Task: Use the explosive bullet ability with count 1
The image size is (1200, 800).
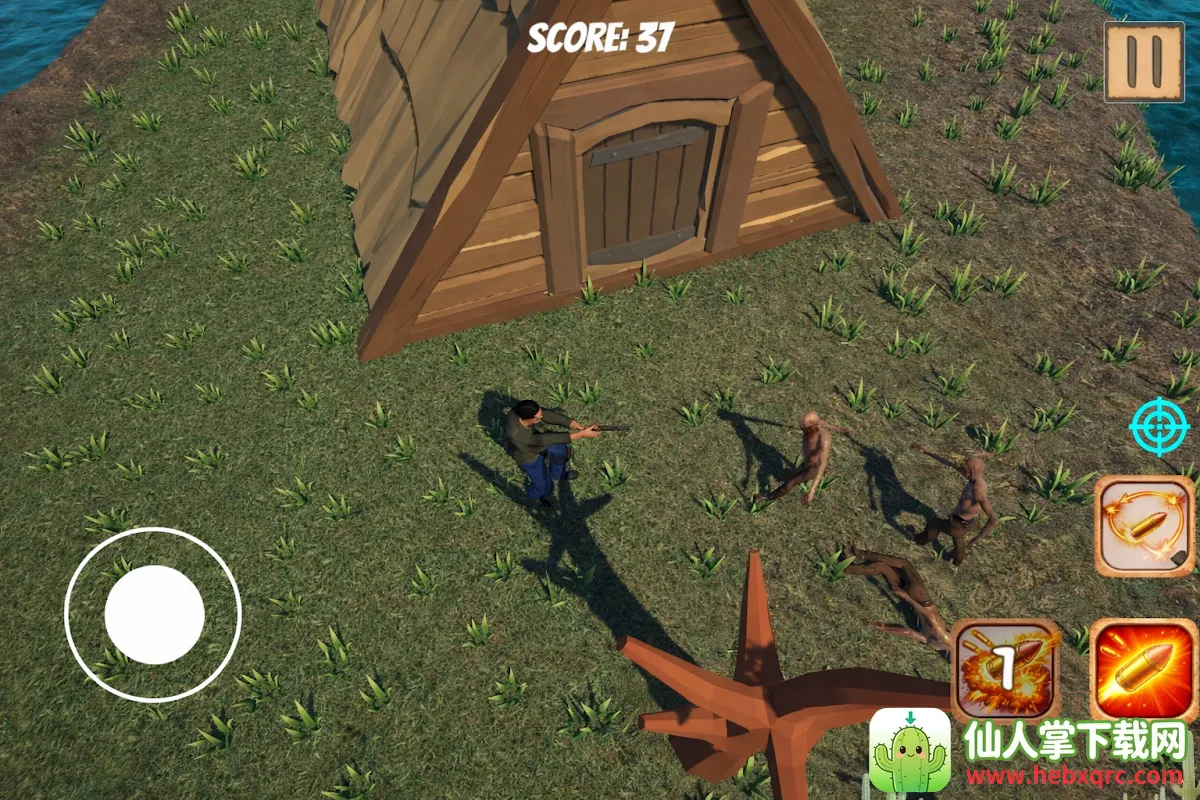Action: point(1006,670)
